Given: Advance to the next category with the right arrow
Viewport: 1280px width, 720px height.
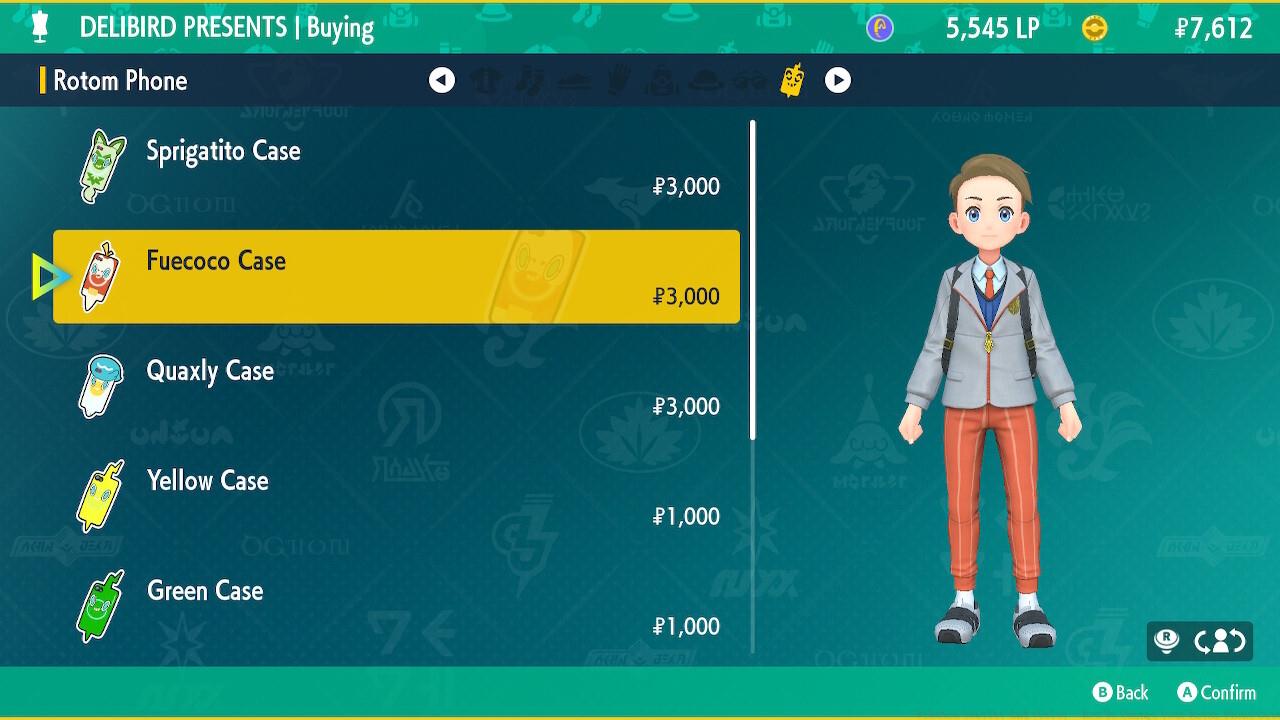Looking at the screenshot, I should pos(838,81).
